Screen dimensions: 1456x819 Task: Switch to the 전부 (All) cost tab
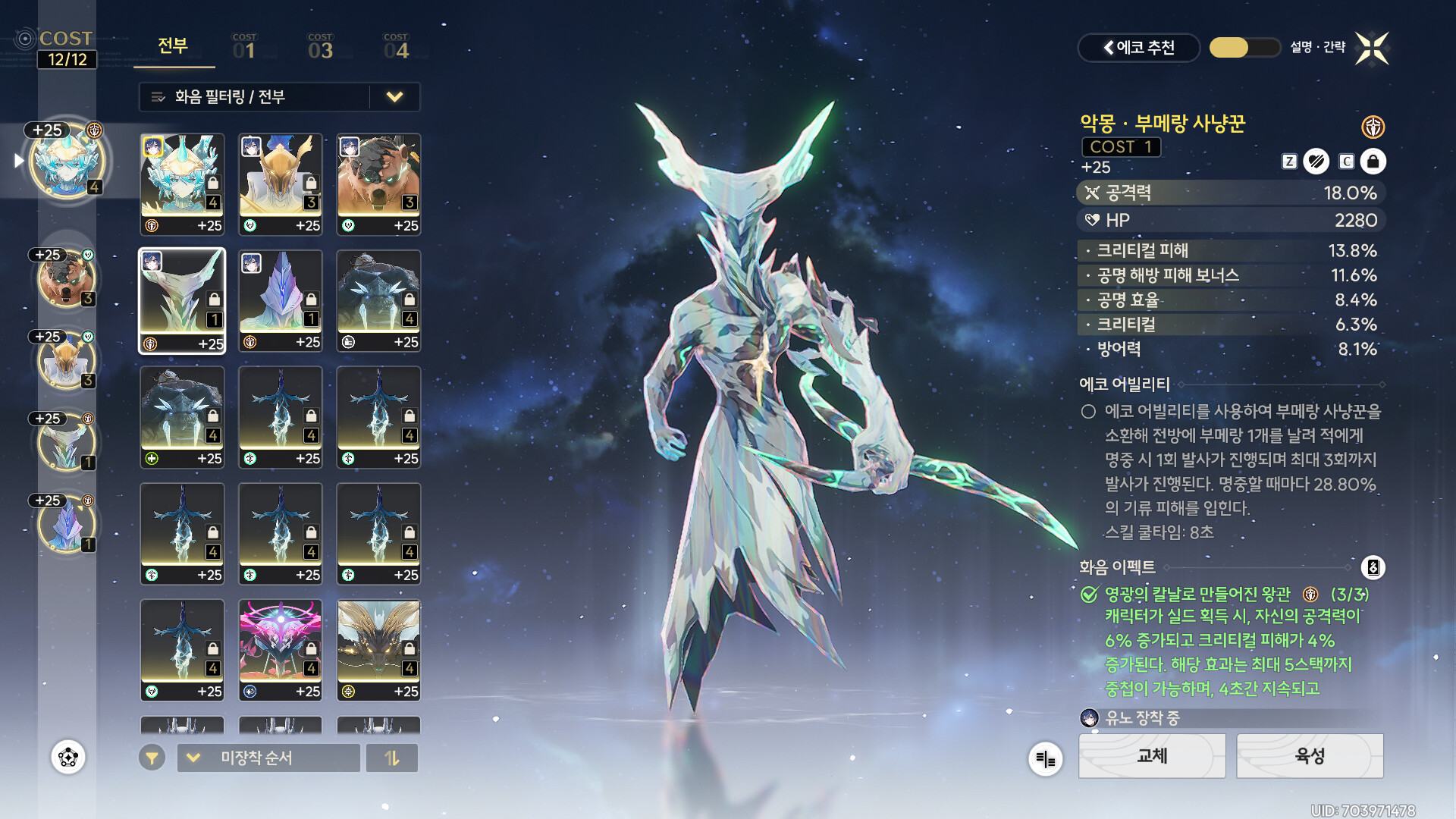point(173,46)
